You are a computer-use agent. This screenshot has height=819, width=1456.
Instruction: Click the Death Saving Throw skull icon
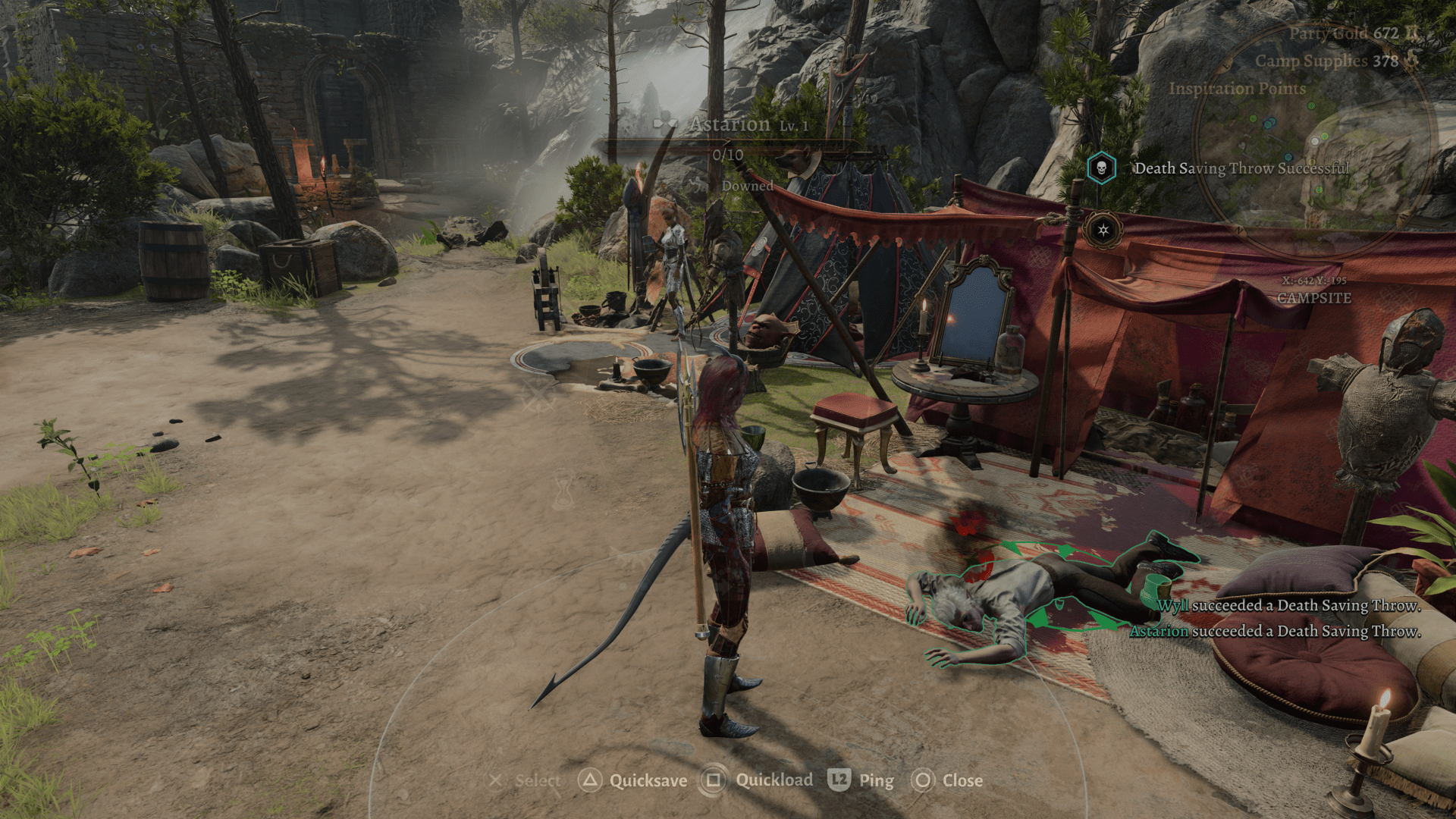tap(1101, 168)
